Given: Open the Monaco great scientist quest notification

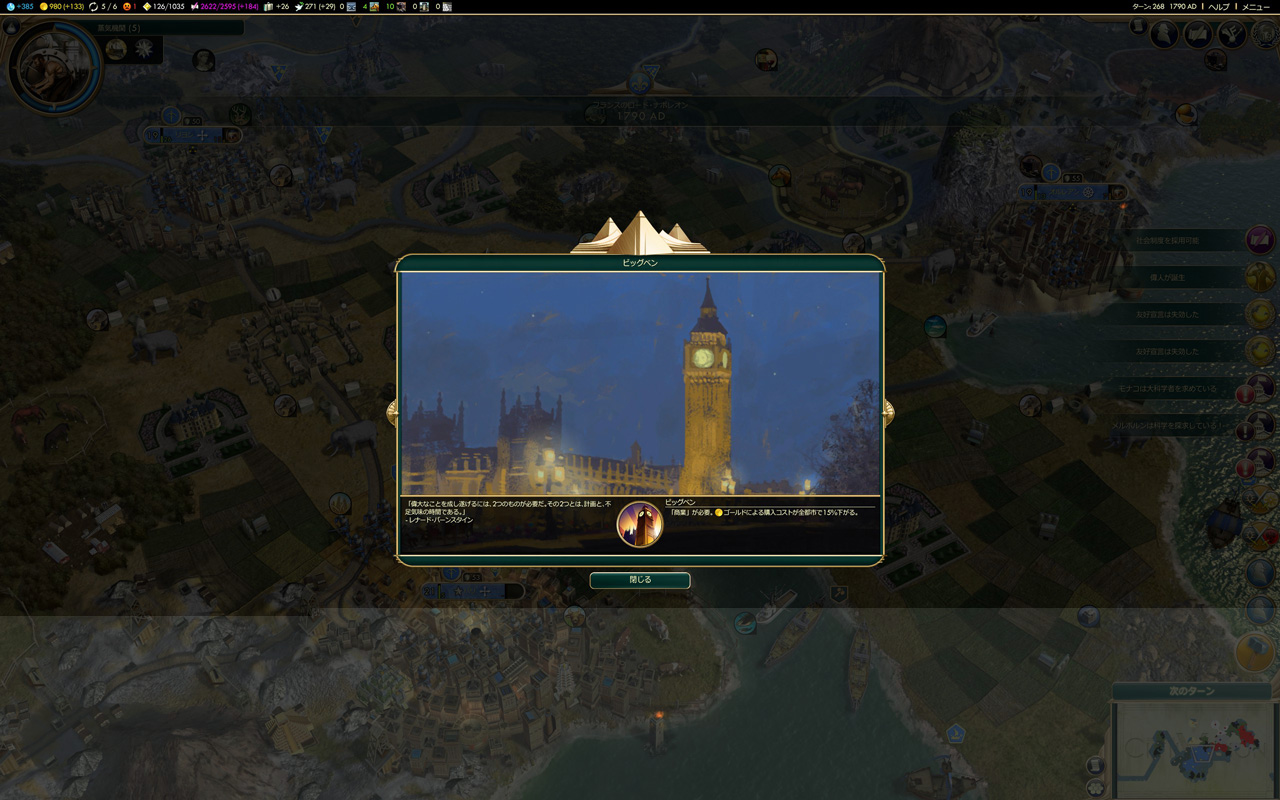Looking at the screenshot, I should click(1260, 388).
